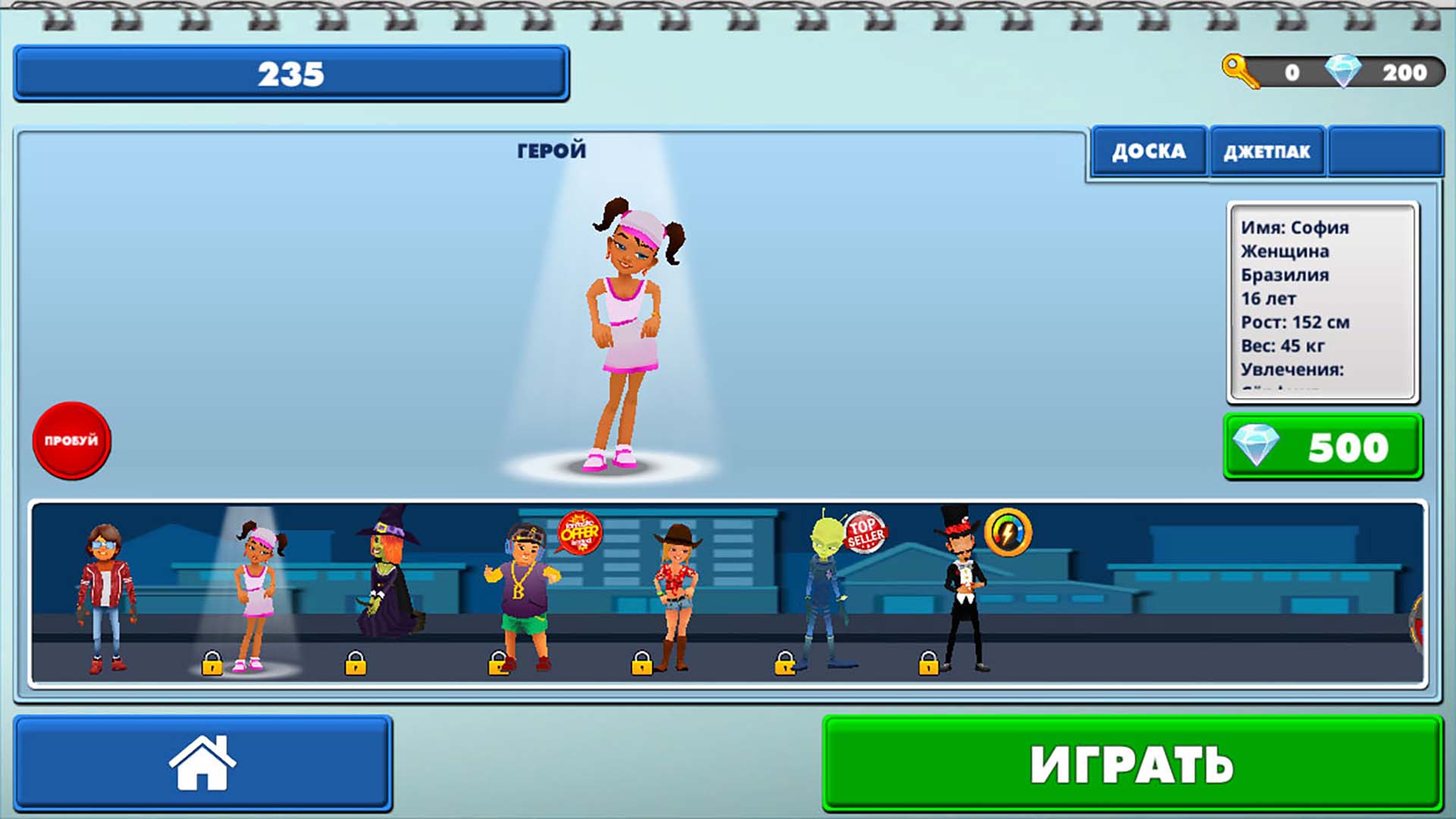Buy София for 500 diamonds
This screenshot has width=1456, height=819.
tap(1322, 447)
